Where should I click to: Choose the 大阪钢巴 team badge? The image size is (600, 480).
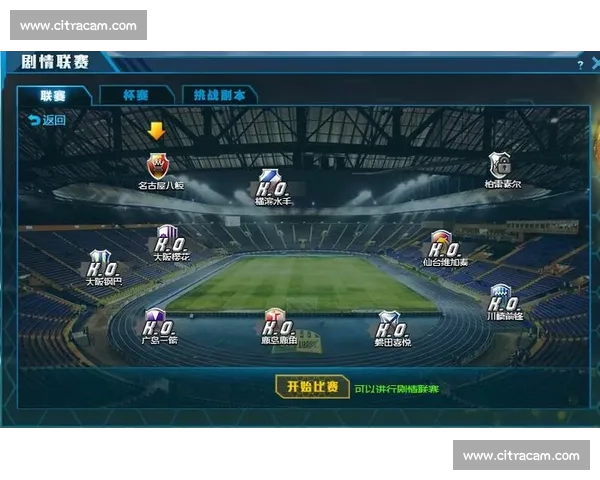coord(102,264)
